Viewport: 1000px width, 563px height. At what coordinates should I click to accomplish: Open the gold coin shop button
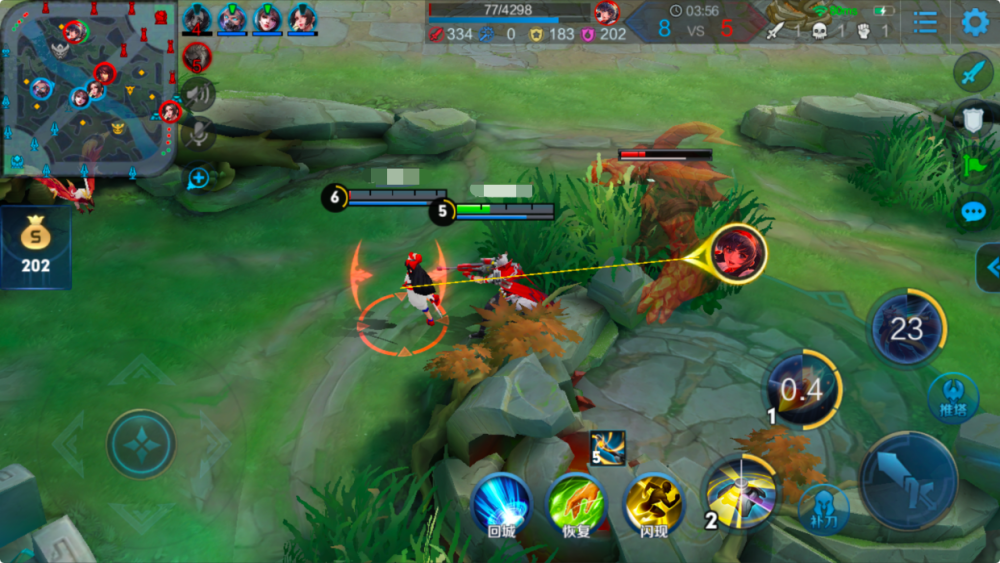[35, 248]
